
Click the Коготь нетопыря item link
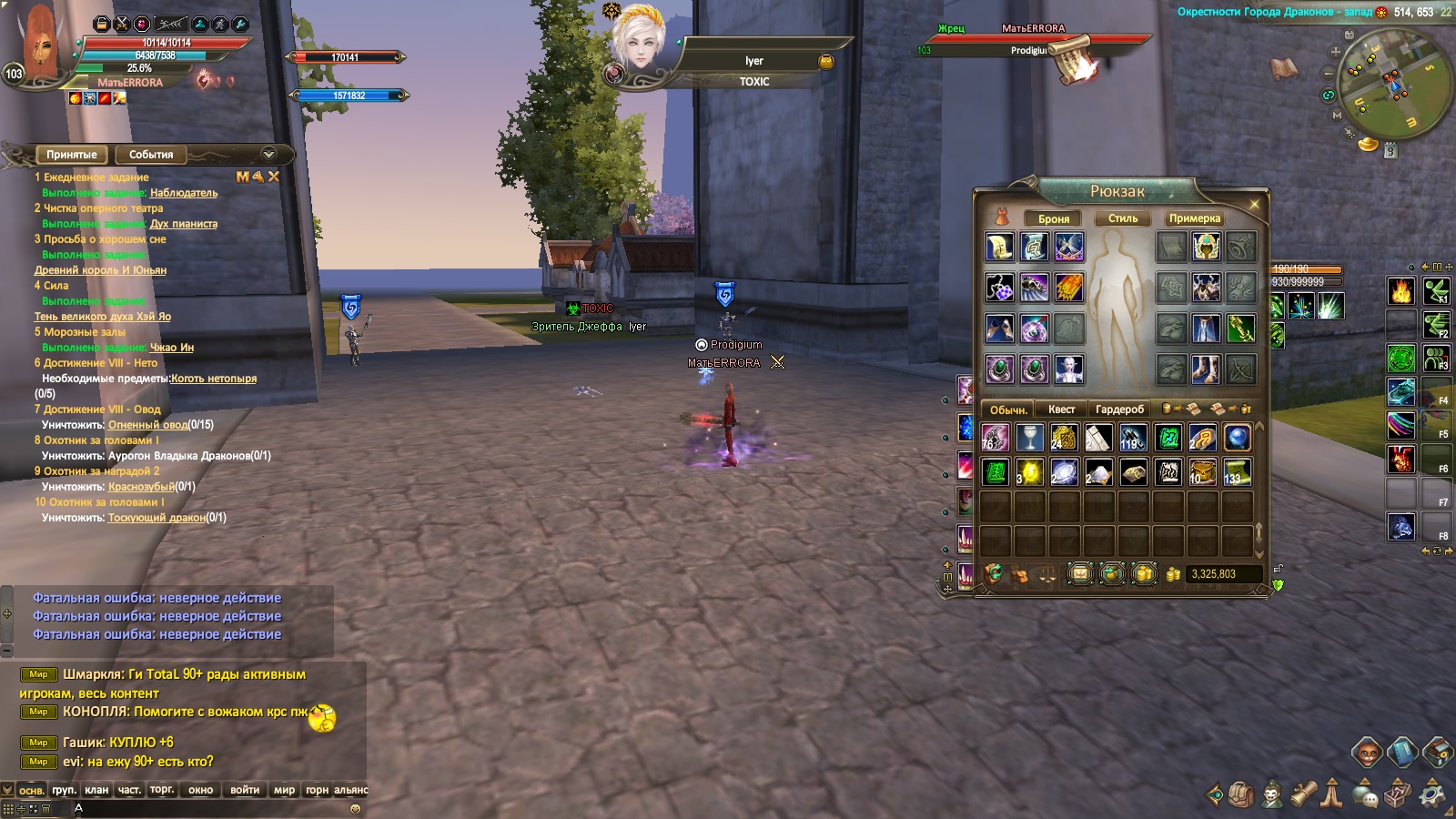coord(214,379)
